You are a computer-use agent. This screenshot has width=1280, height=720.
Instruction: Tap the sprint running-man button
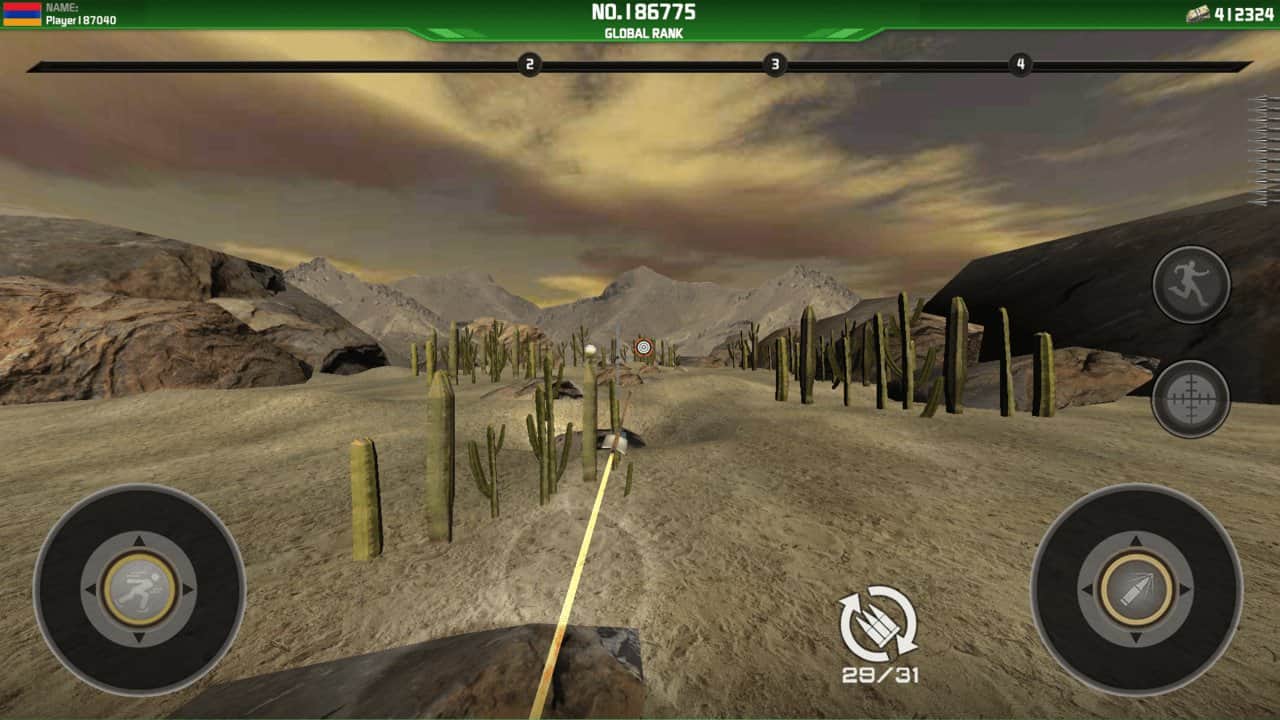pos(1191,285)
